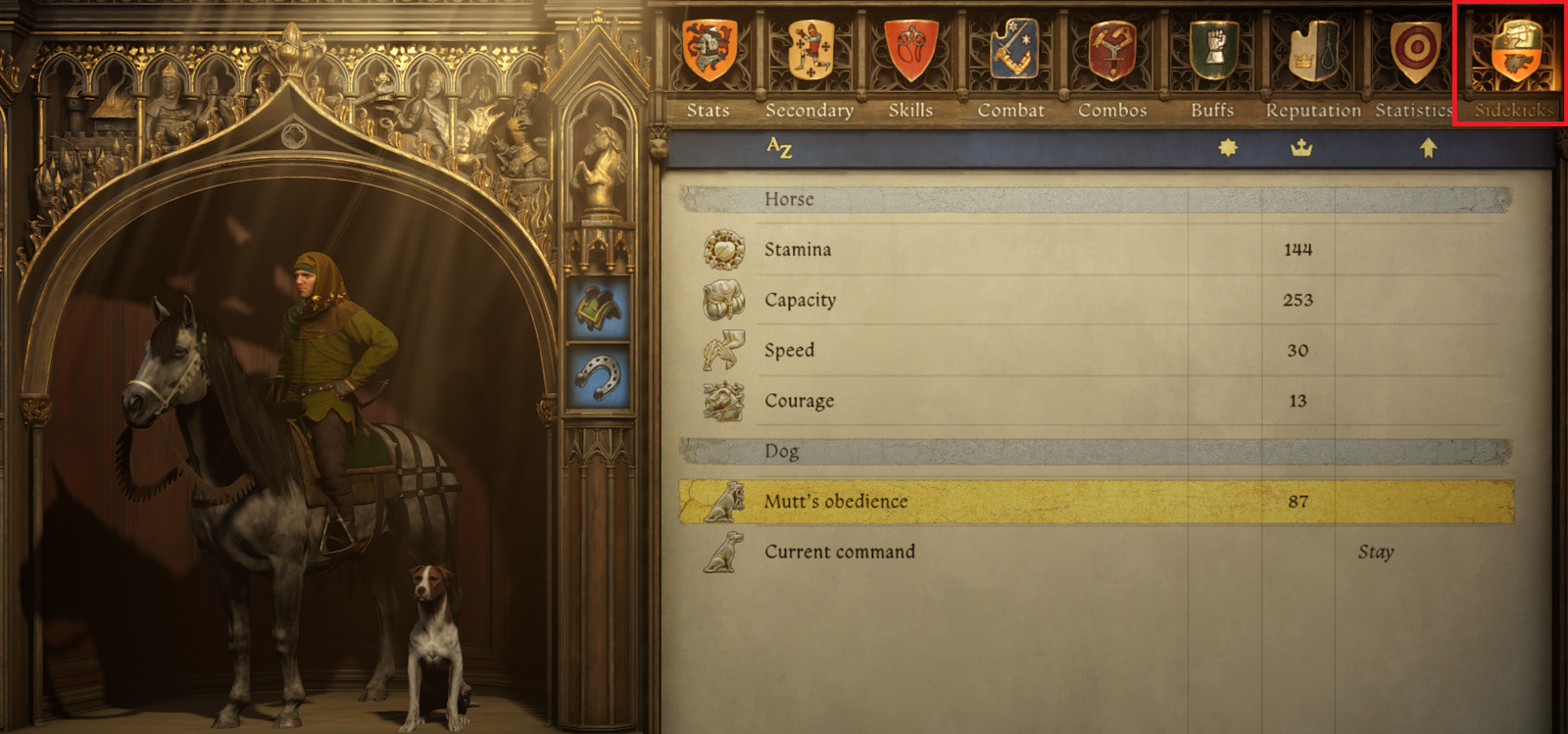Click the Statistics target shield icon
The height and width of the screenshot is (734, 1568).
1412,46
